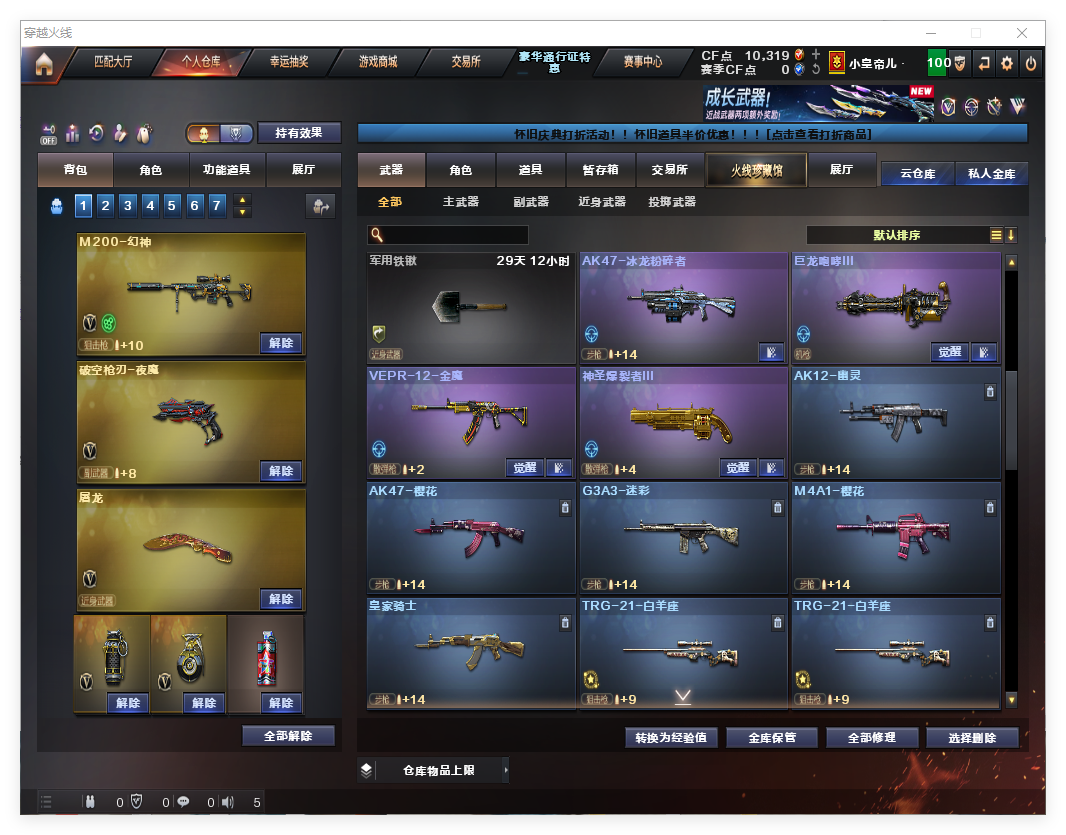Viewport: 1066px width, 835px height.
Task: Show the 主武器 primary weapons filter
Action: pos(461,202)
